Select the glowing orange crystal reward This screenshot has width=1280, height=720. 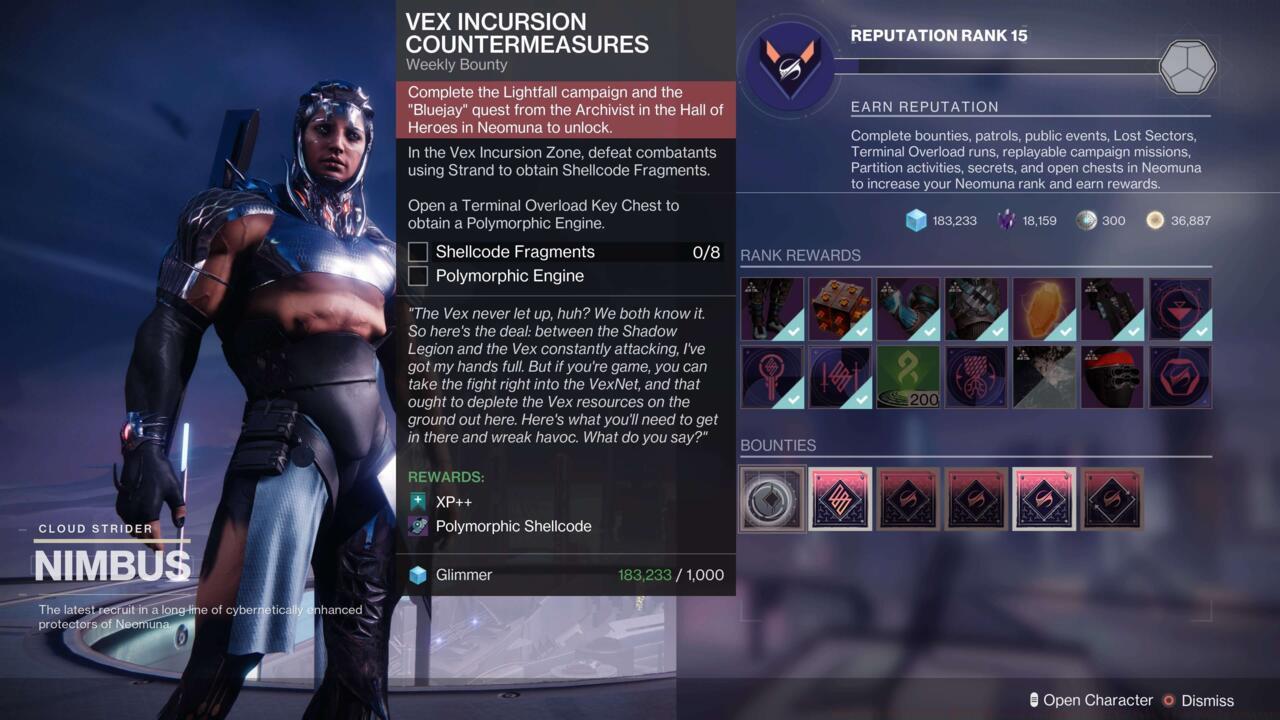[1044, 309]
